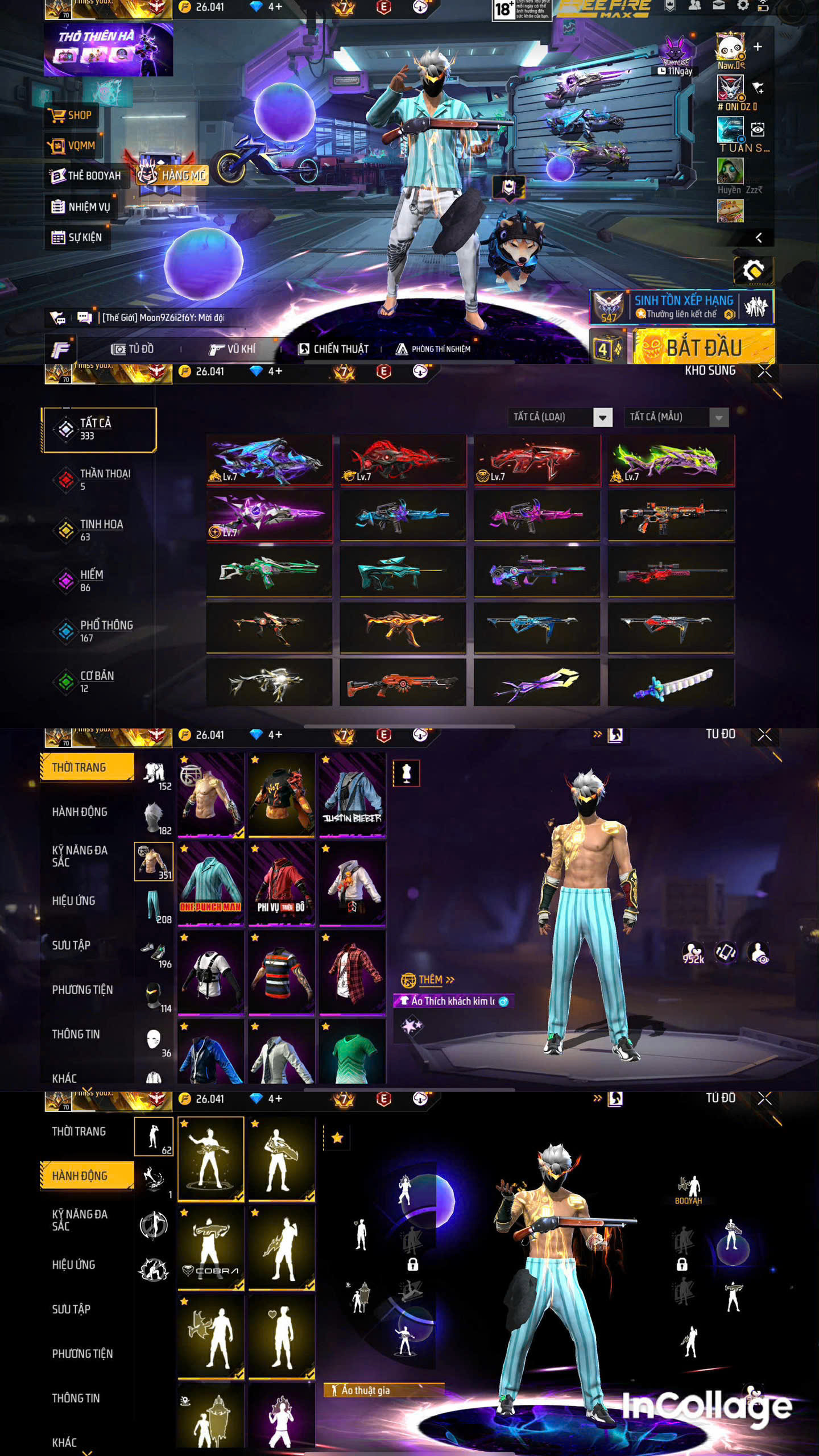Open the SHOP menu

click(71, 115)
